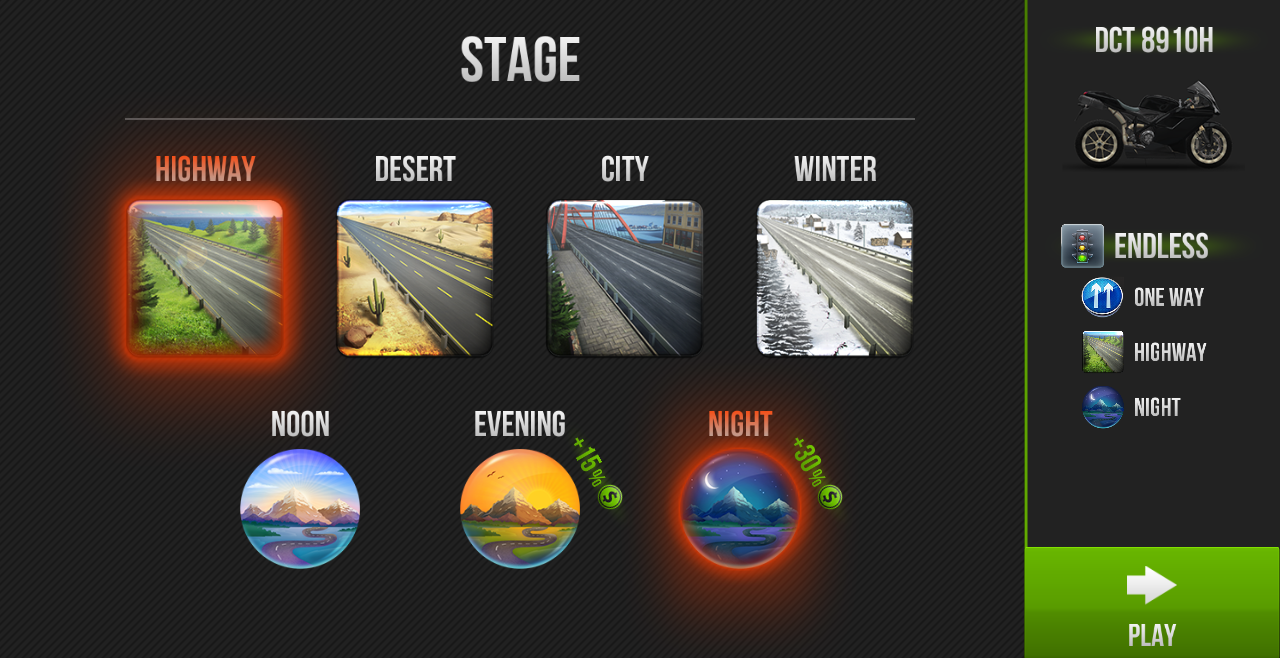This screenshot has height=659, width=1280.
Task: Start the race with Play
Action: [1152, 602]
